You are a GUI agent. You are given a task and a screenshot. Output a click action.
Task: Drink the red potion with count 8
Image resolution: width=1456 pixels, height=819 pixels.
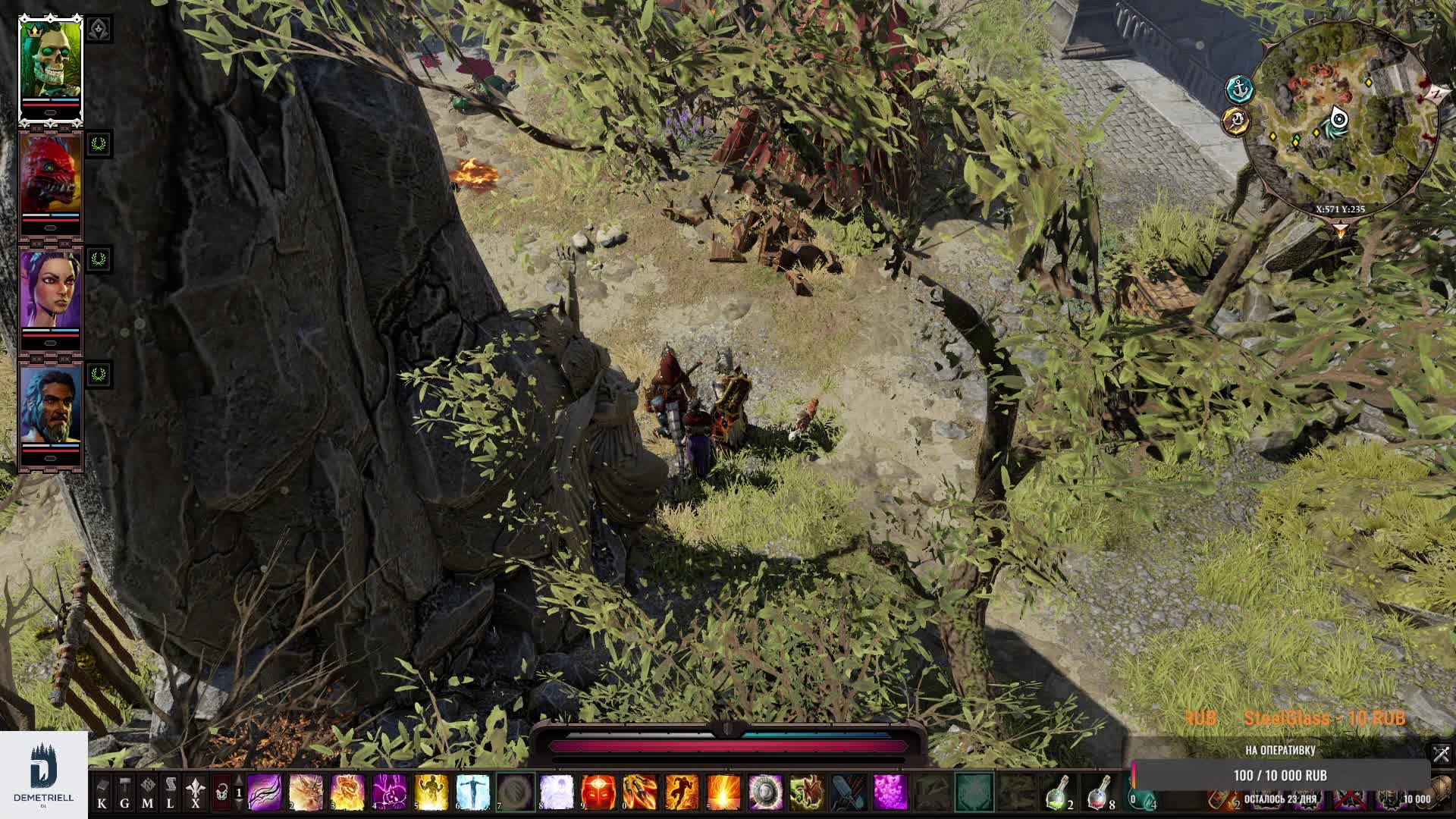coord(1098,794)
